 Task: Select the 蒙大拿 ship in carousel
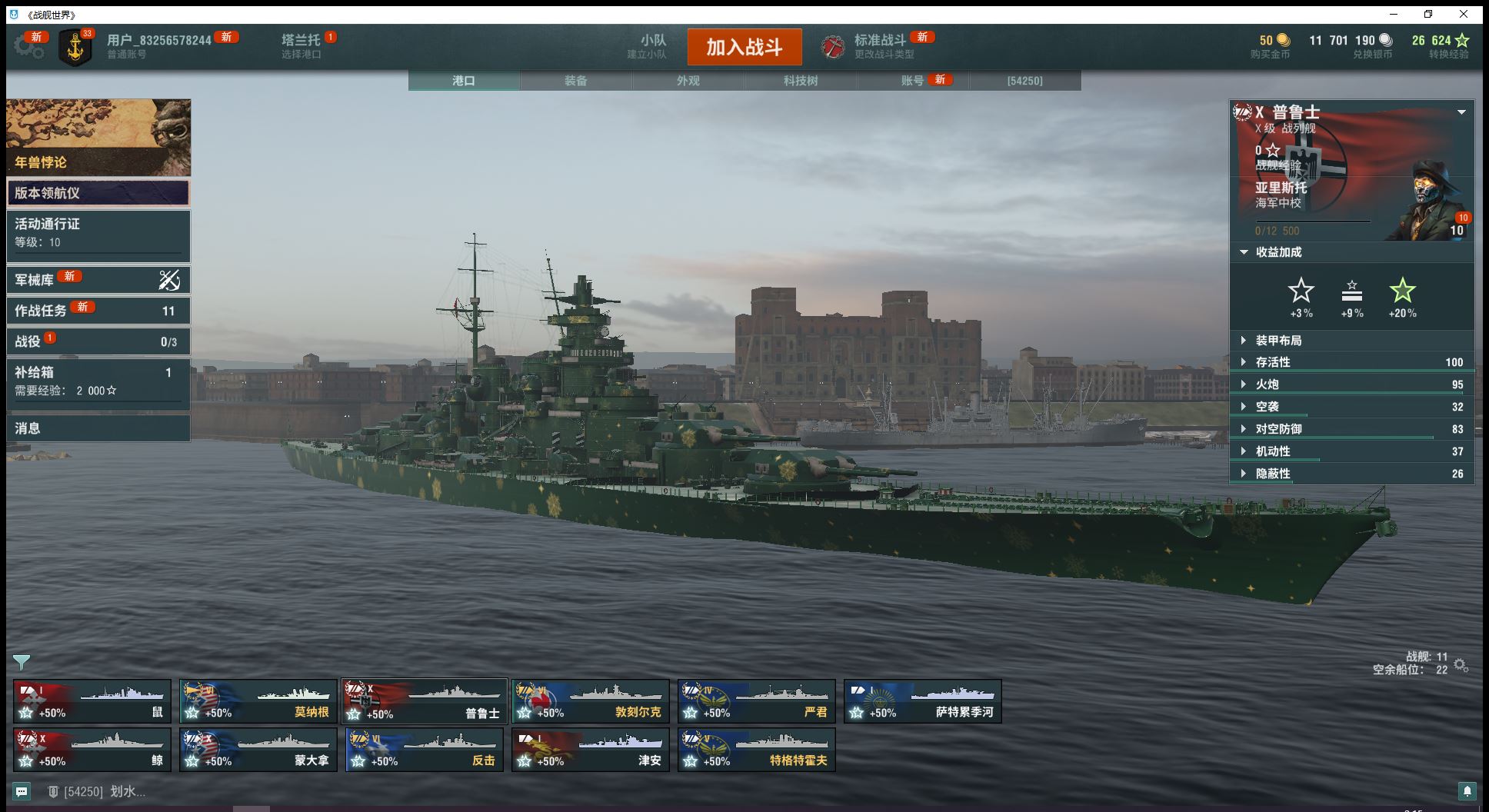pos(258,750)
